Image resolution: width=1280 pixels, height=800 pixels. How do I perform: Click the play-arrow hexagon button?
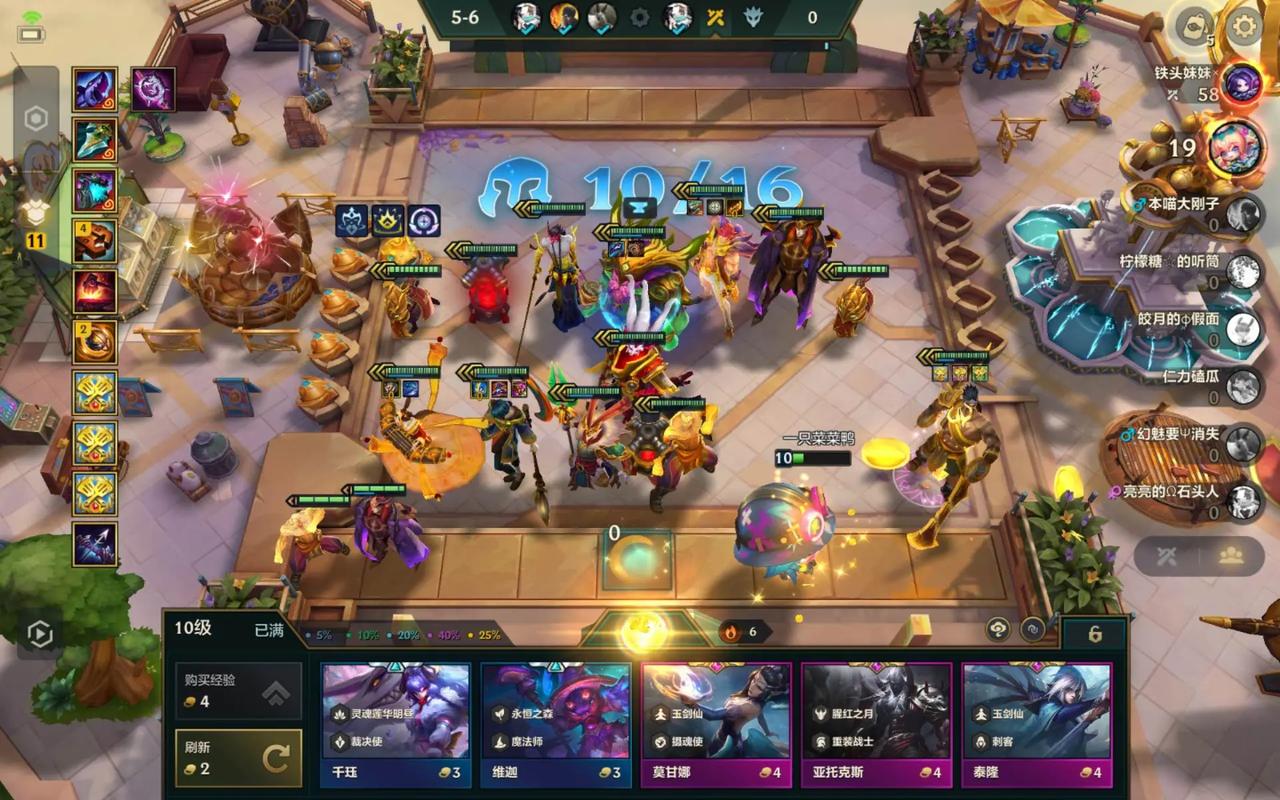(x=39, y=633)
